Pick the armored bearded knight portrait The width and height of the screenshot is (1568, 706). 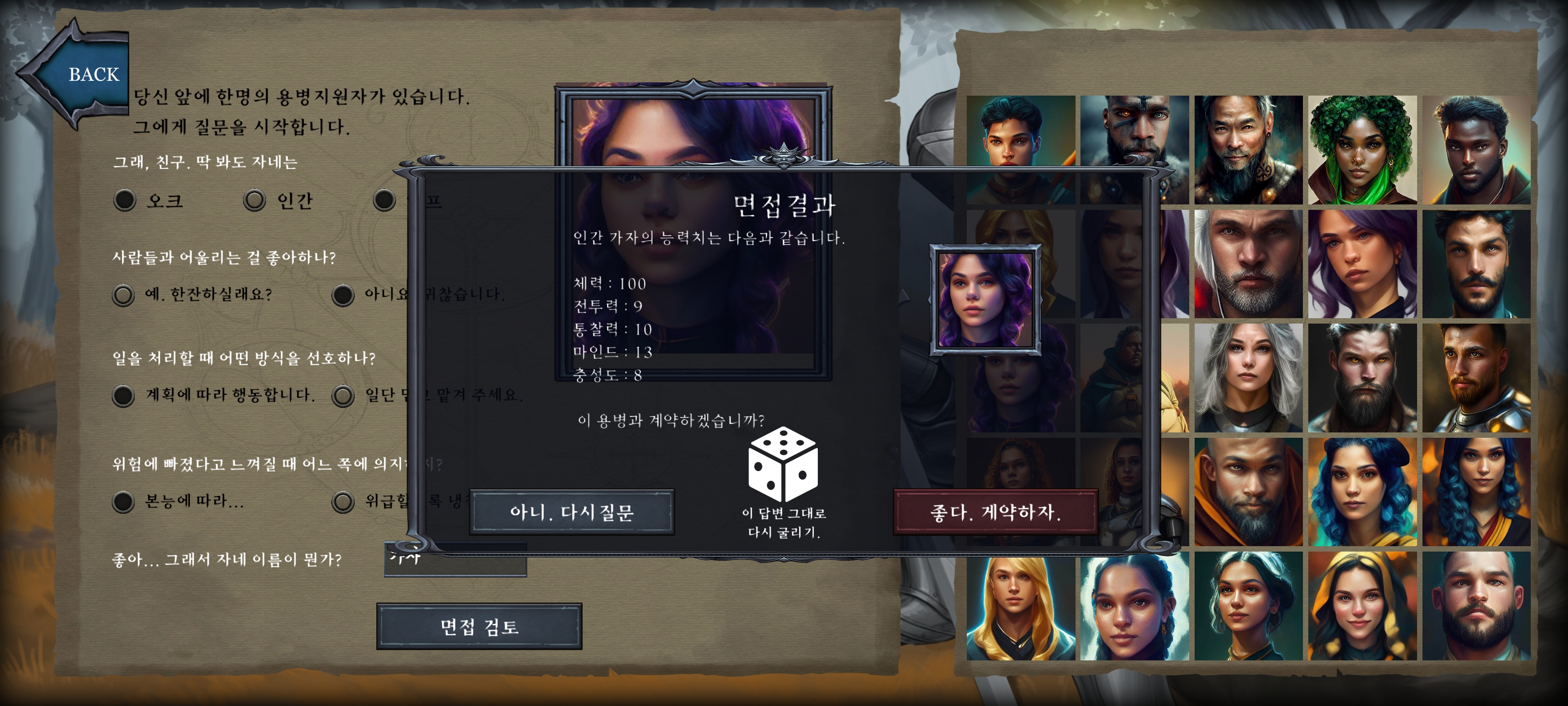tap(1475, 378)
